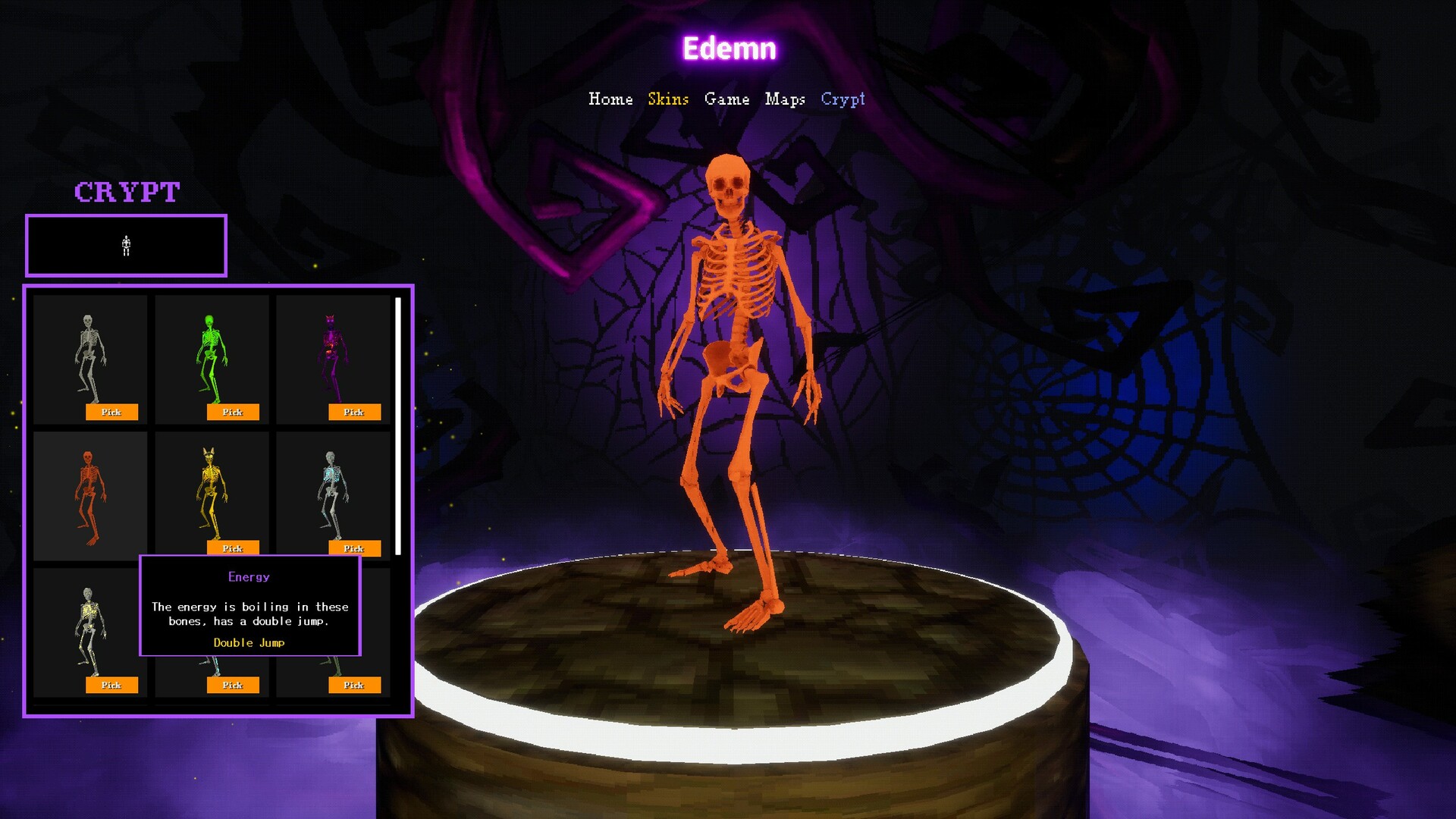This screenshot has width=1456, height=819.
Task: Pick the white skeleton skin
Action: coord(111,412)
